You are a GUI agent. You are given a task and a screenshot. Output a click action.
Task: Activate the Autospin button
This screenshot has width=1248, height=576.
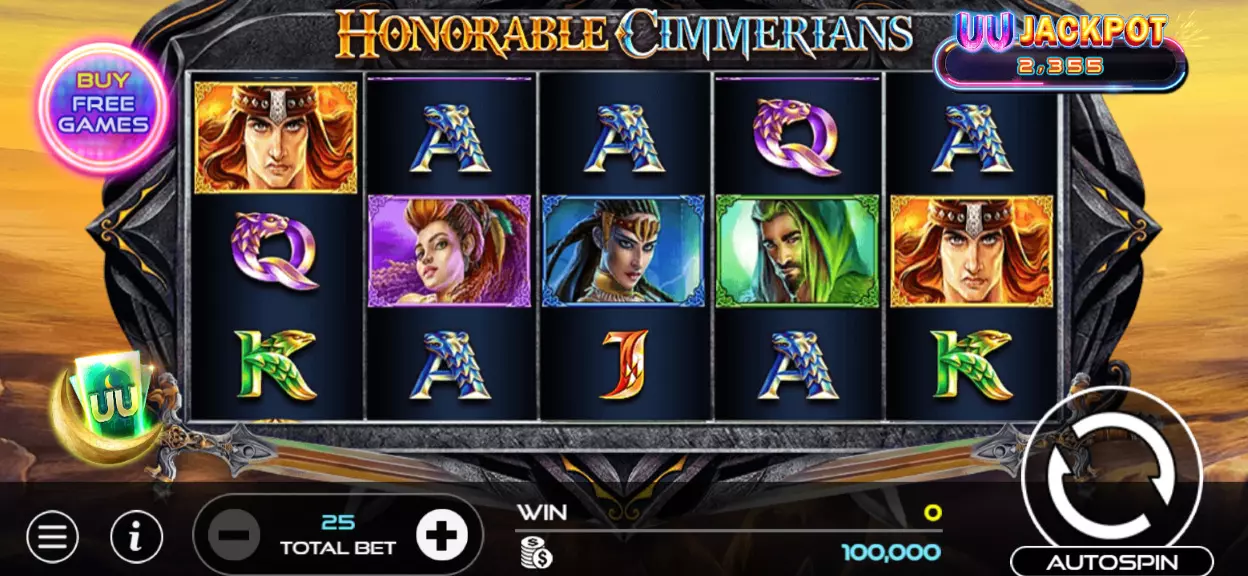pyautogui.click(x=1111, y=562)
